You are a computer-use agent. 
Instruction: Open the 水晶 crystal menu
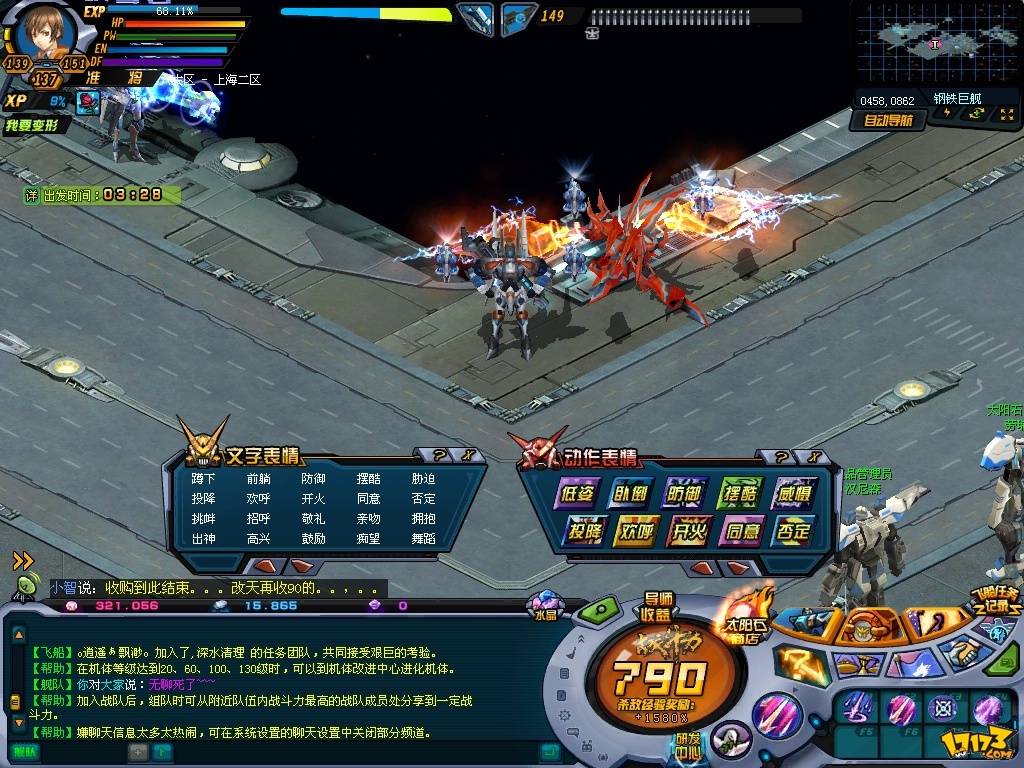click(x=544, y=606)
